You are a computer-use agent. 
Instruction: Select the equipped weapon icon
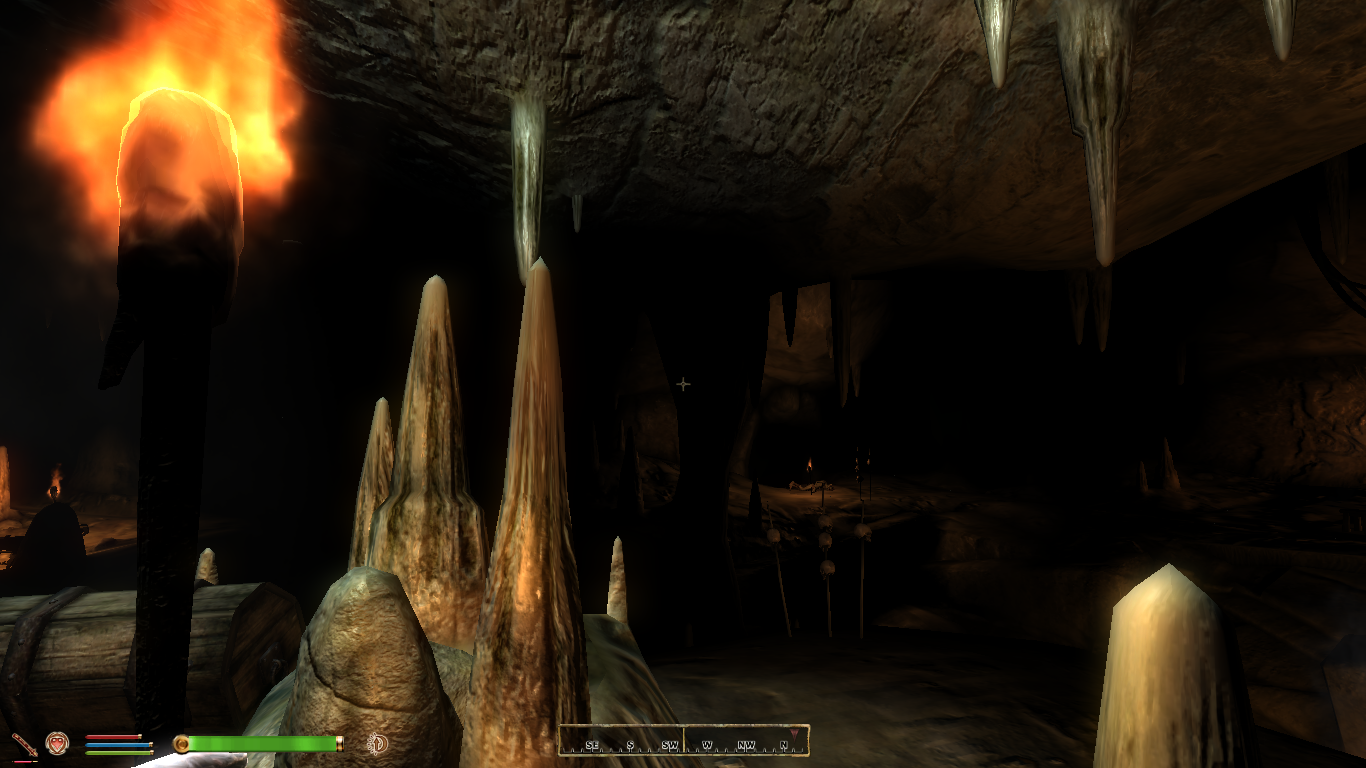[24, 744]
